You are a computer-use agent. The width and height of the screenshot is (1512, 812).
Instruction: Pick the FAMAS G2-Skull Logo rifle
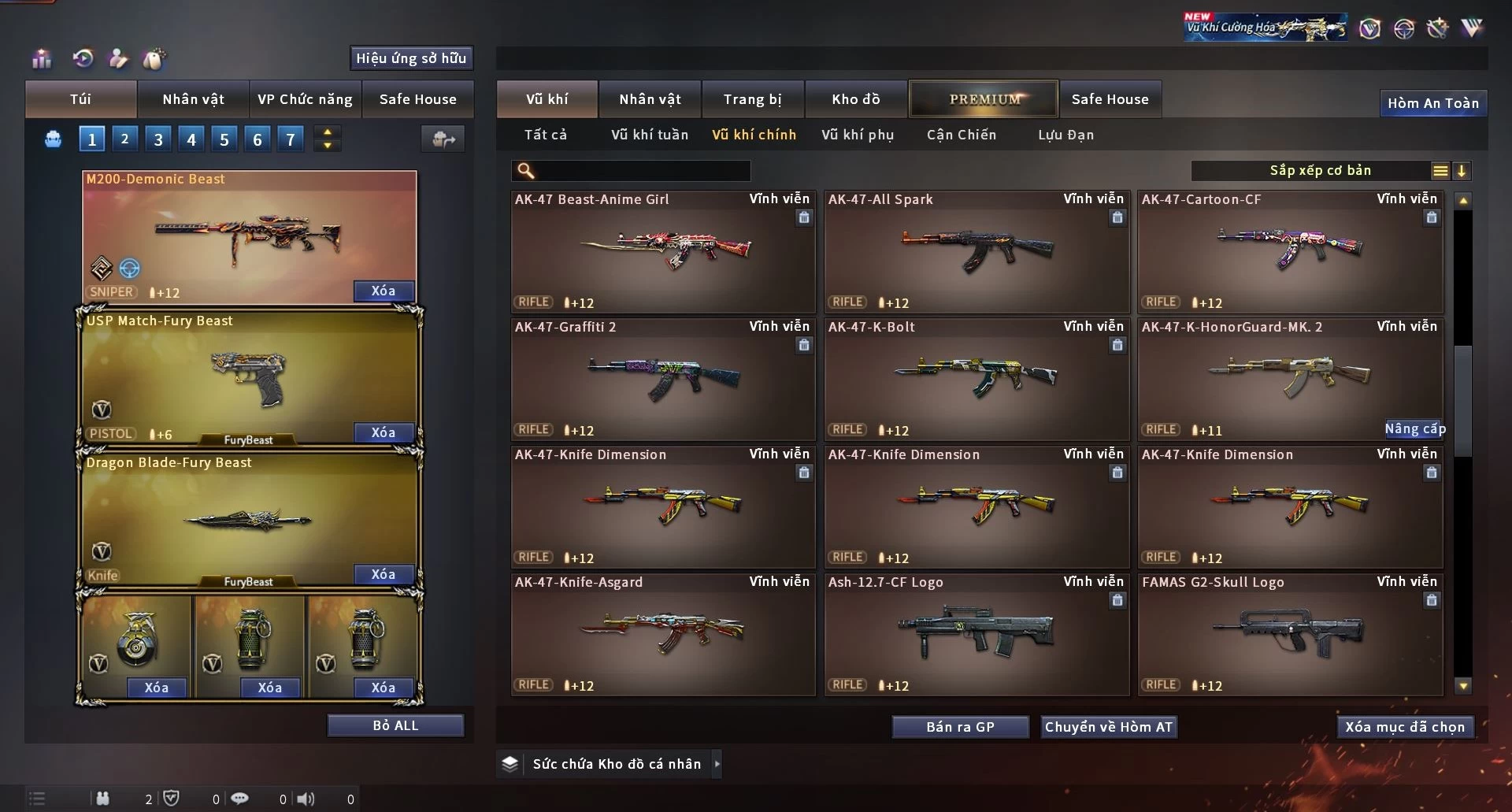(1289, 635)
